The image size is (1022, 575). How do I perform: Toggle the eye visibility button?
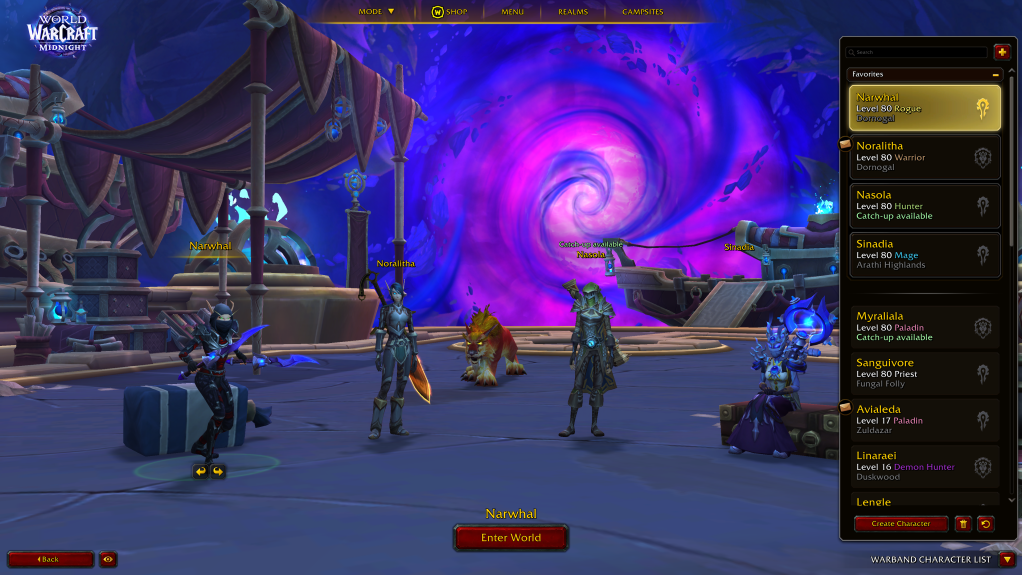pyautogui.click(x=107, y=559)
